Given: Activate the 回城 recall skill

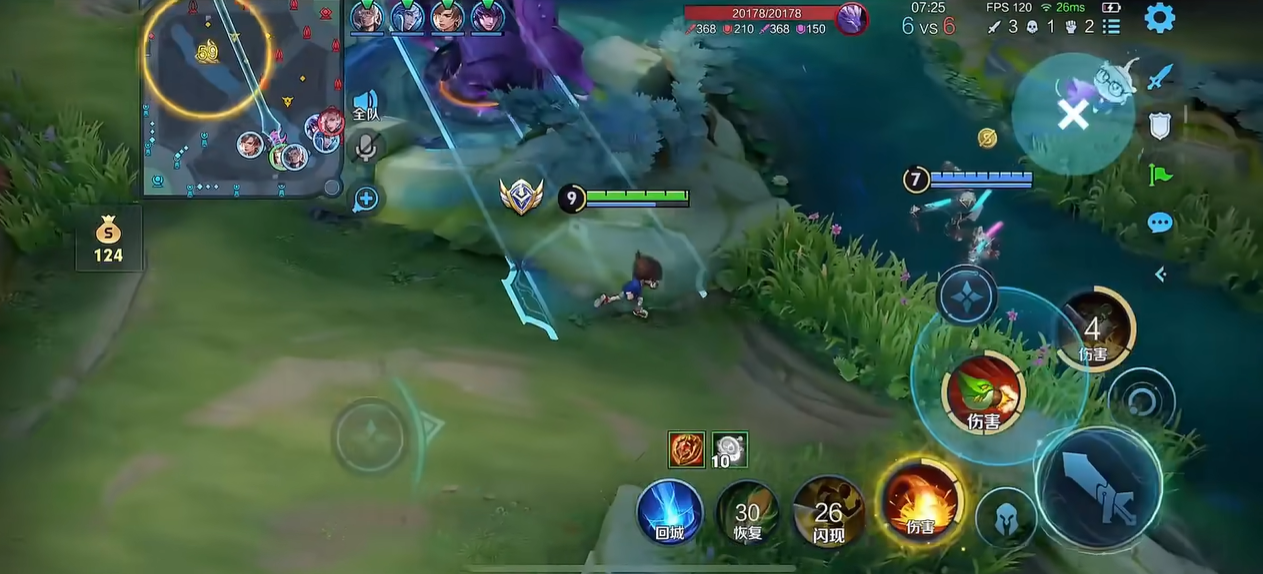Looking at the screenshot, I should (669, 512).
